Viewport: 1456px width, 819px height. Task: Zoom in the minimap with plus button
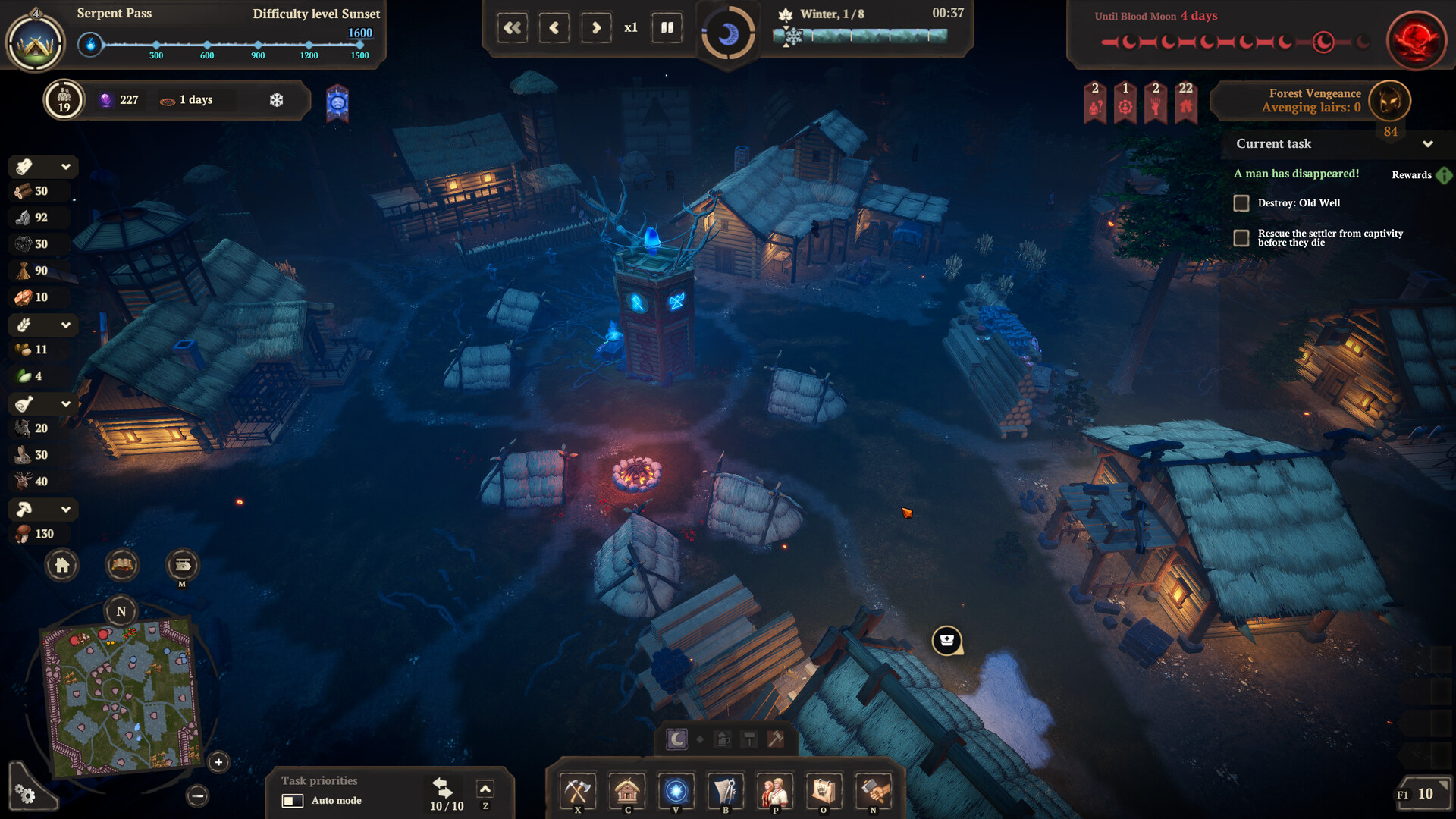(x=218, y=762)
